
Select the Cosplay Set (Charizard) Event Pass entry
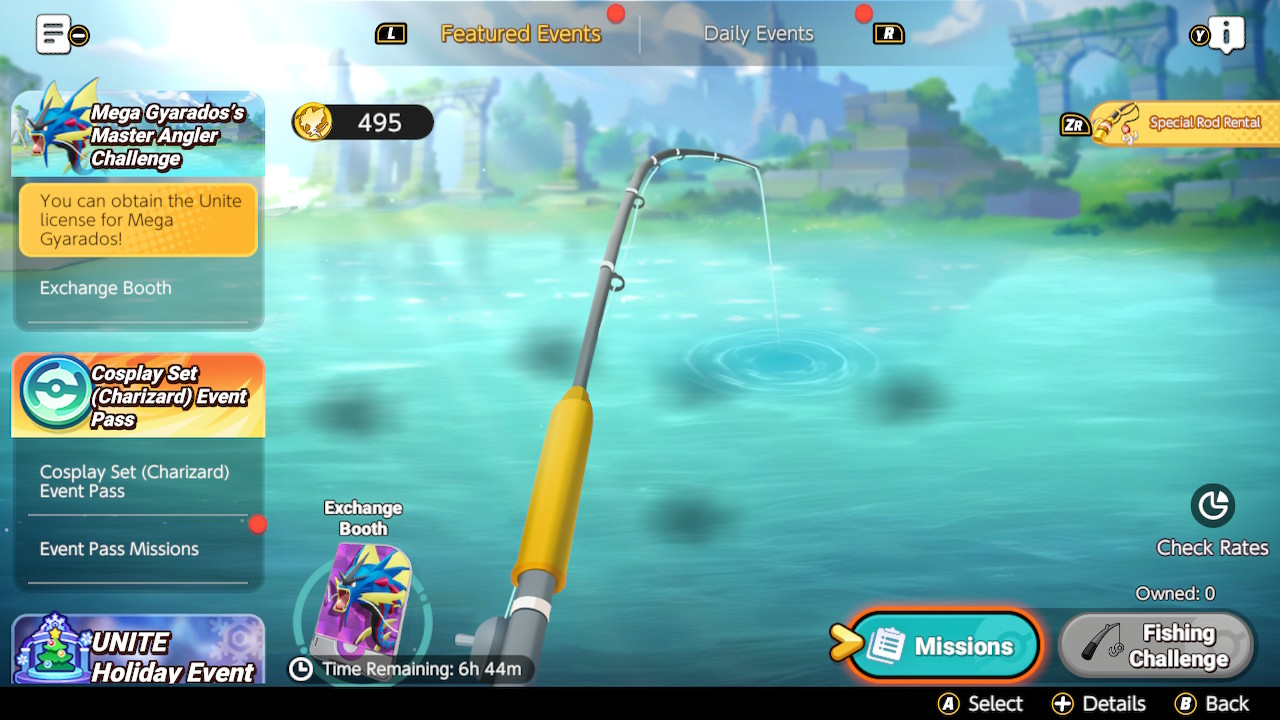tap(134, 481)
